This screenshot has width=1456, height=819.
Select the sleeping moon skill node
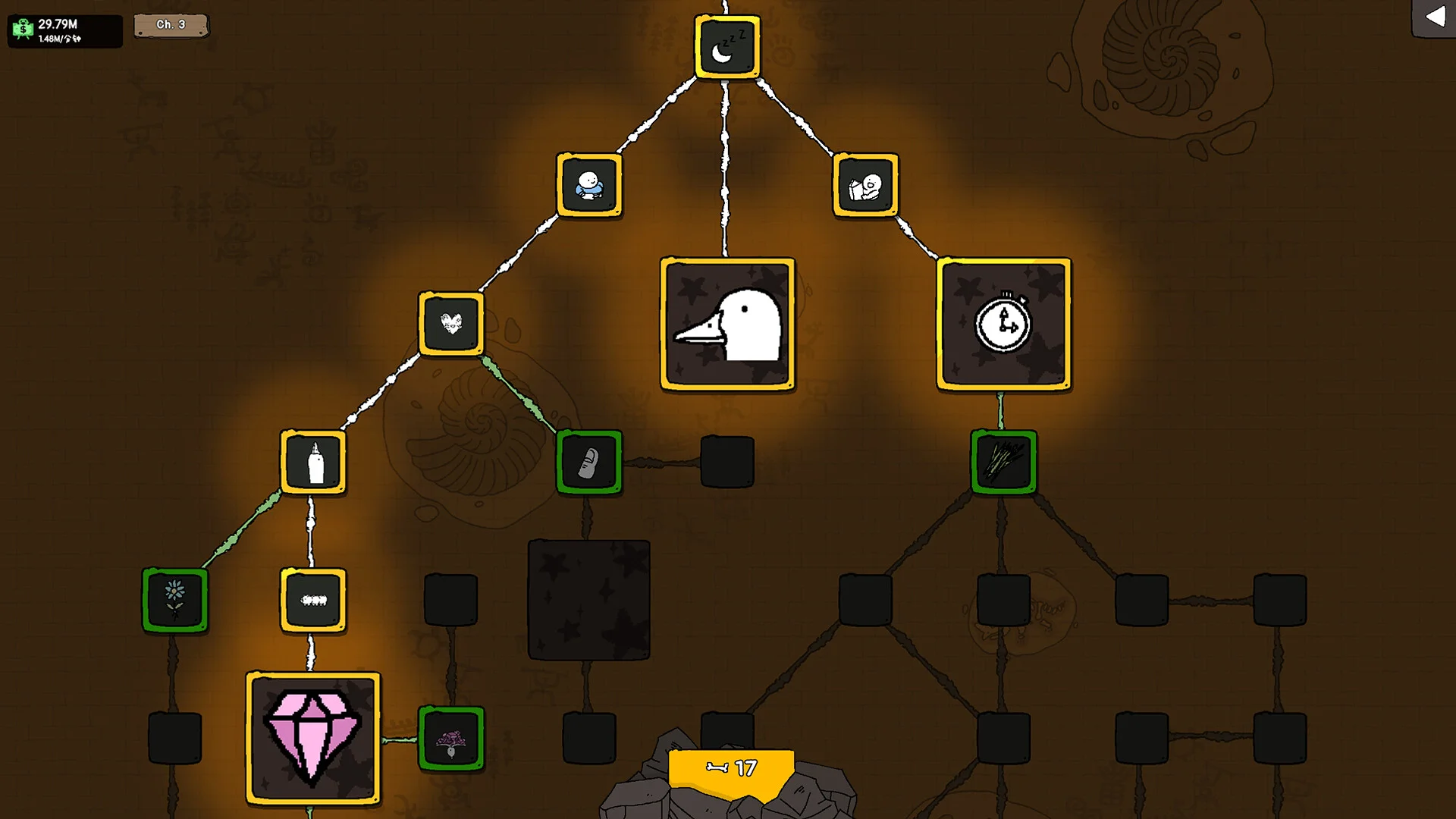click(726, 47)
